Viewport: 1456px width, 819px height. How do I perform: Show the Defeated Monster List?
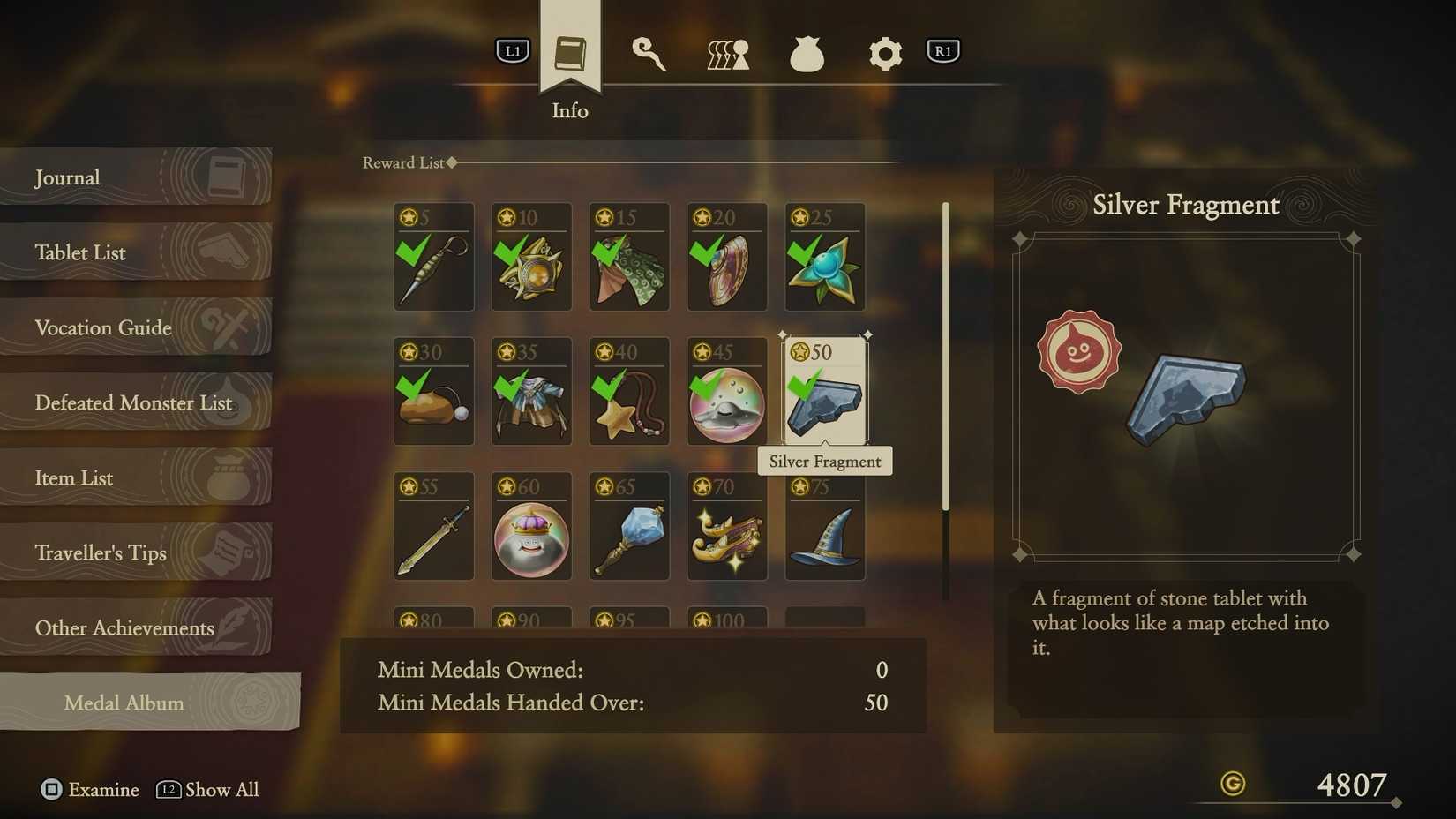click(x=135, y=402)
